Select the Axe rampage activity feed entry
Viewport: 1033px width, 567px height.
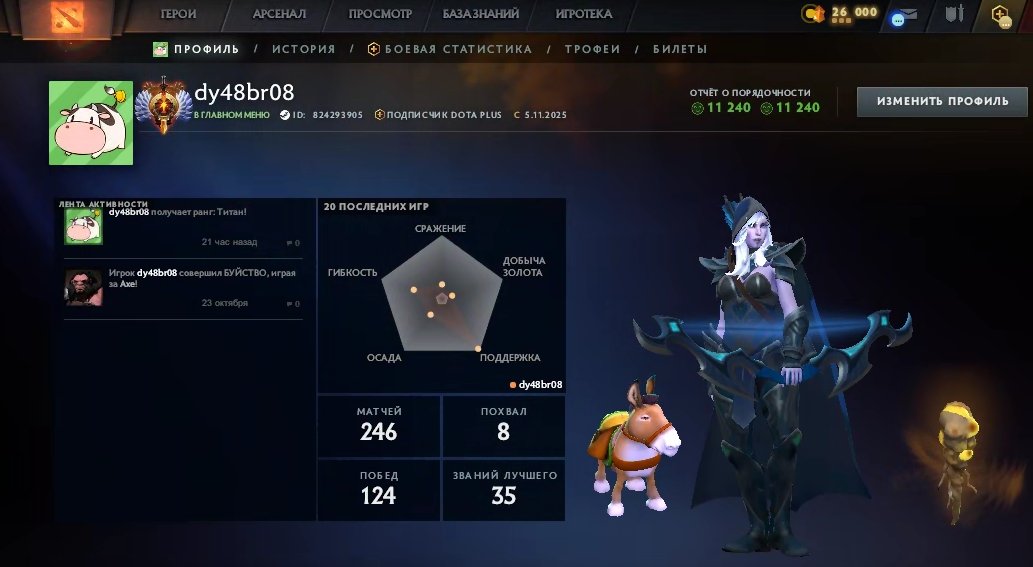click(x=182, y=287)
